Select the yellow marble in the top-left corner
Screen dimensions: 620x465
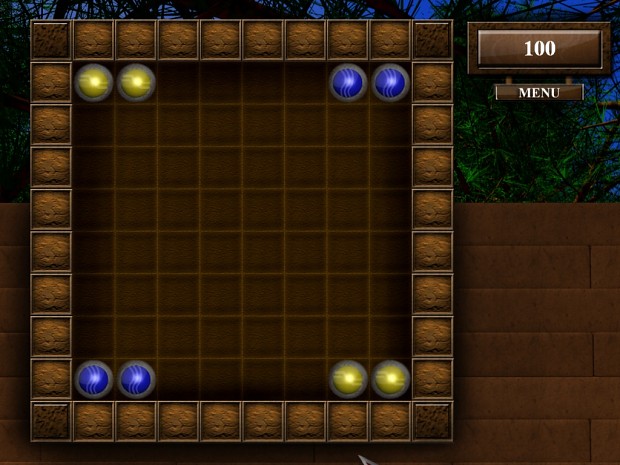[93, 82]
